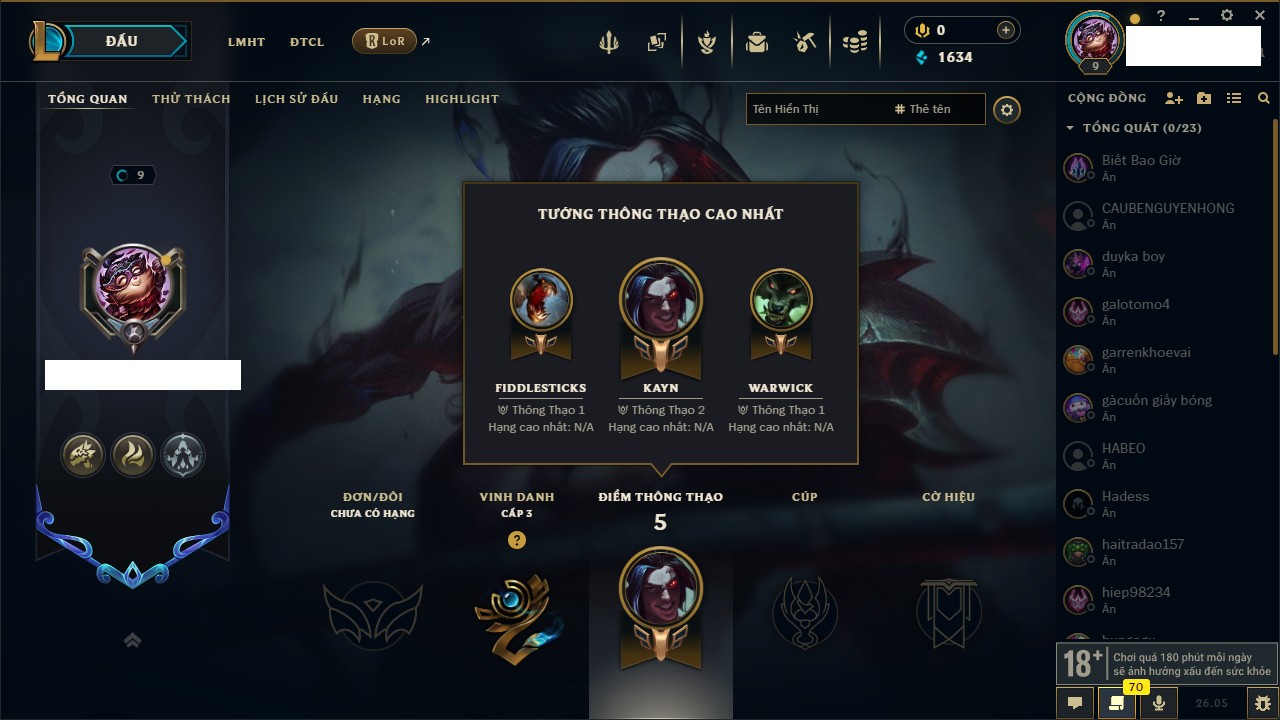This screenshot has width=1280, height=720.
Task: Click the ĐẤU play button
Action: coord(120,41)
